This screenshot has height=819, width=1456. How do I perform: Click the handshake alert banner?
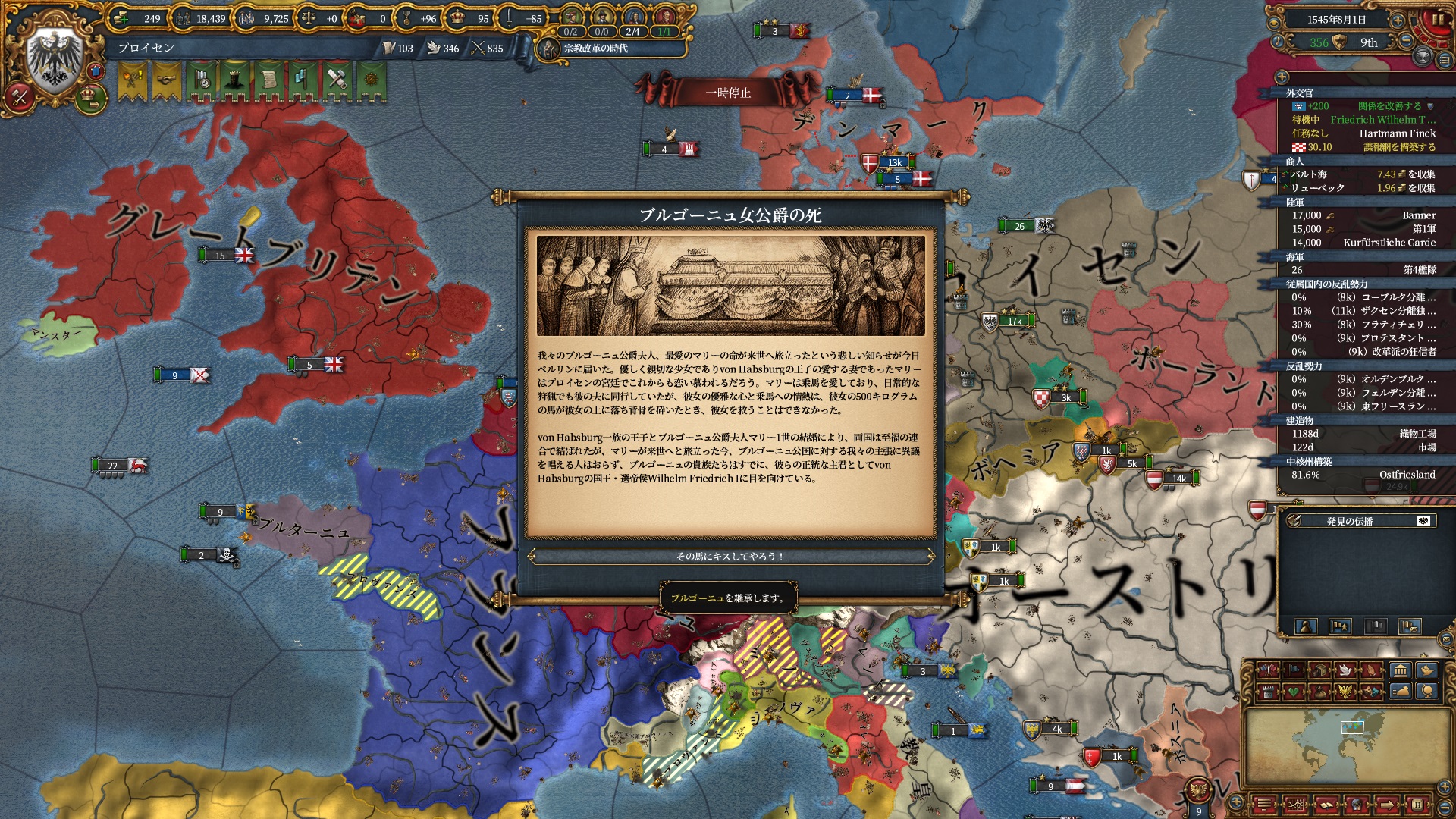[166, 80]
